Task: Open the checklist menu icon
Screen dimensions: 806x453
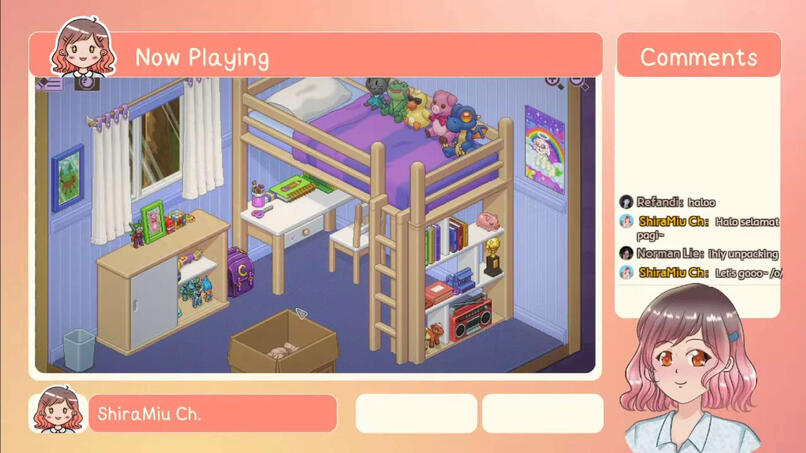Action: (x=50, y=83)
